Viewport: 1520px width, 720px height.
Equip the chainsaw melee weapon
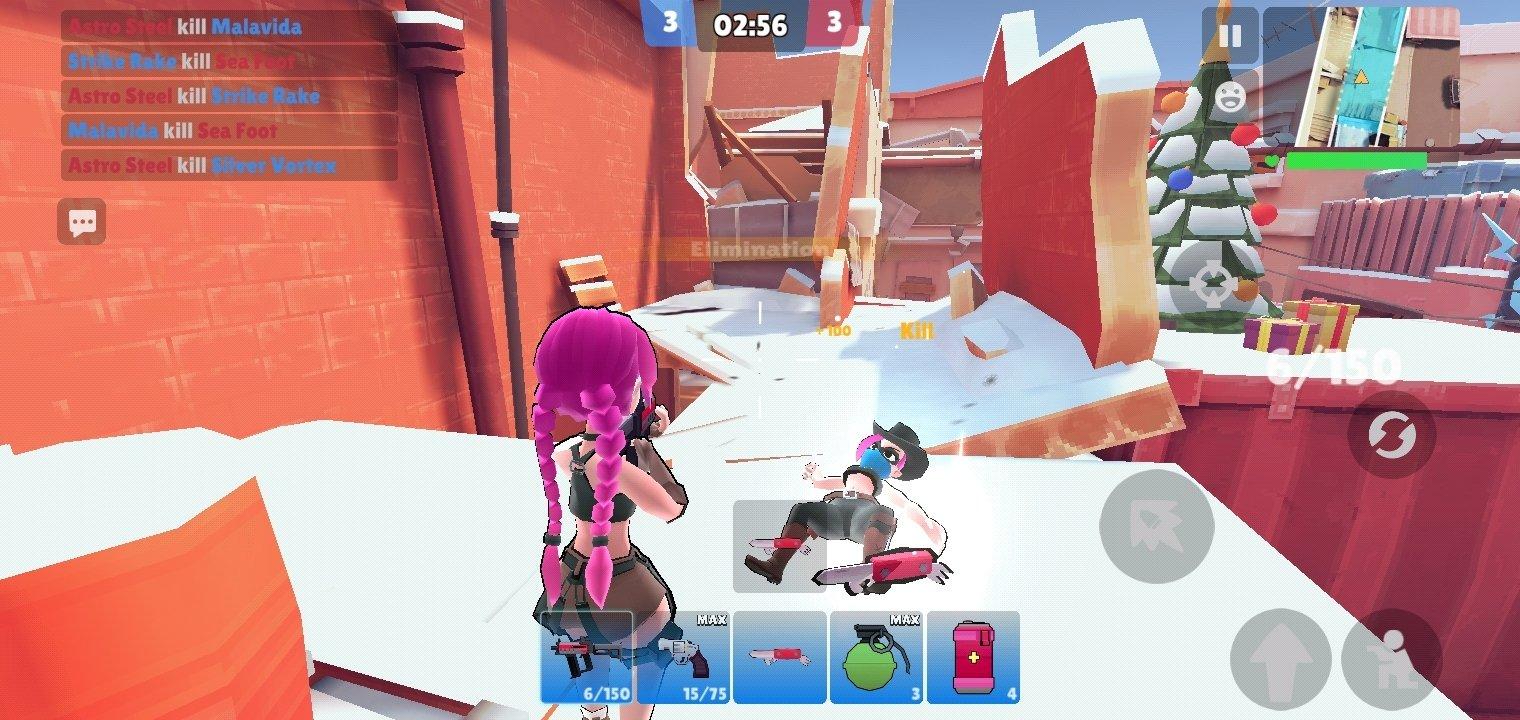(779, 657)
